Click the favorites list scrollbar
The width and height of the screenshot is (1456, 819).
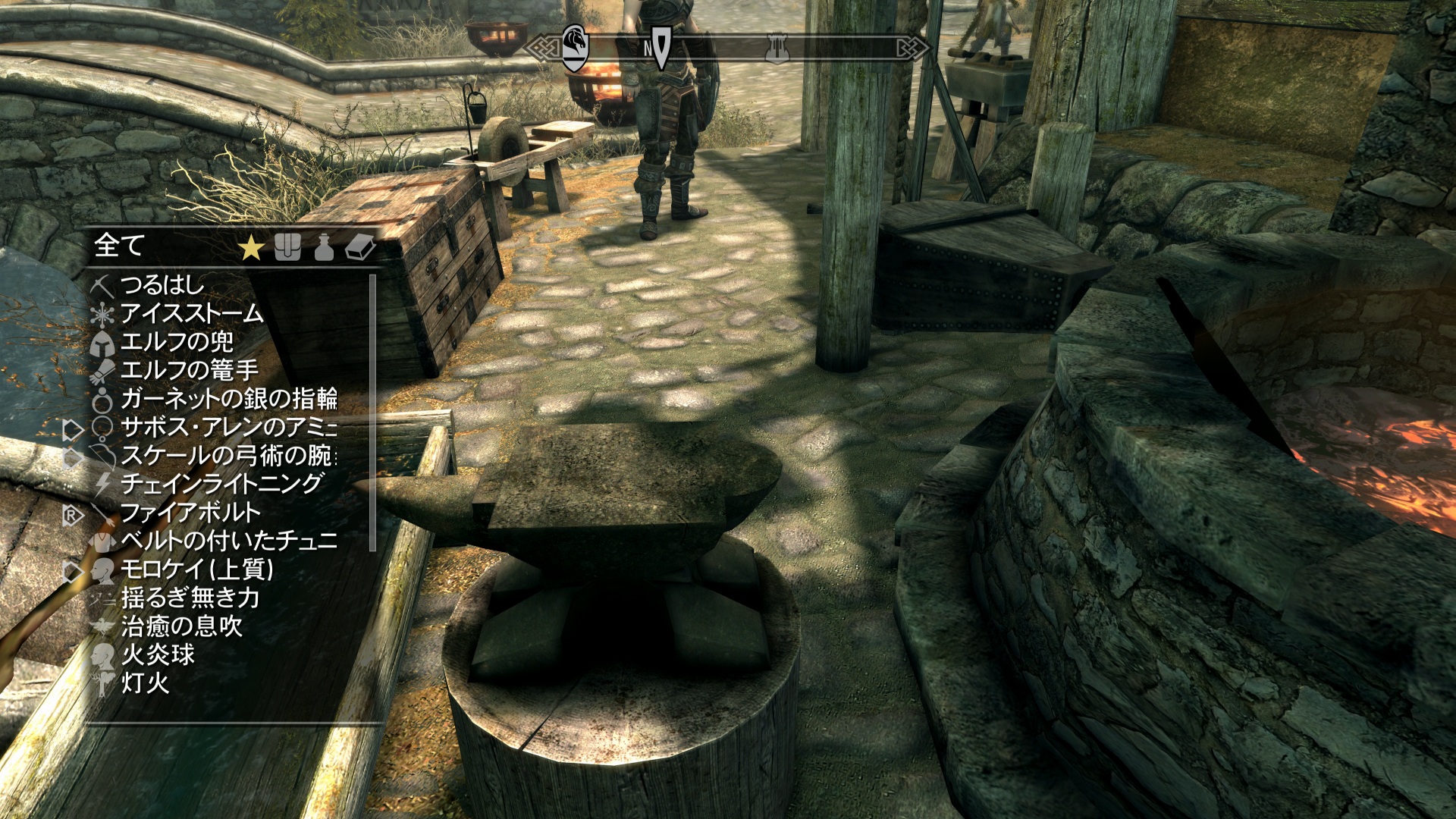point(372,413)
